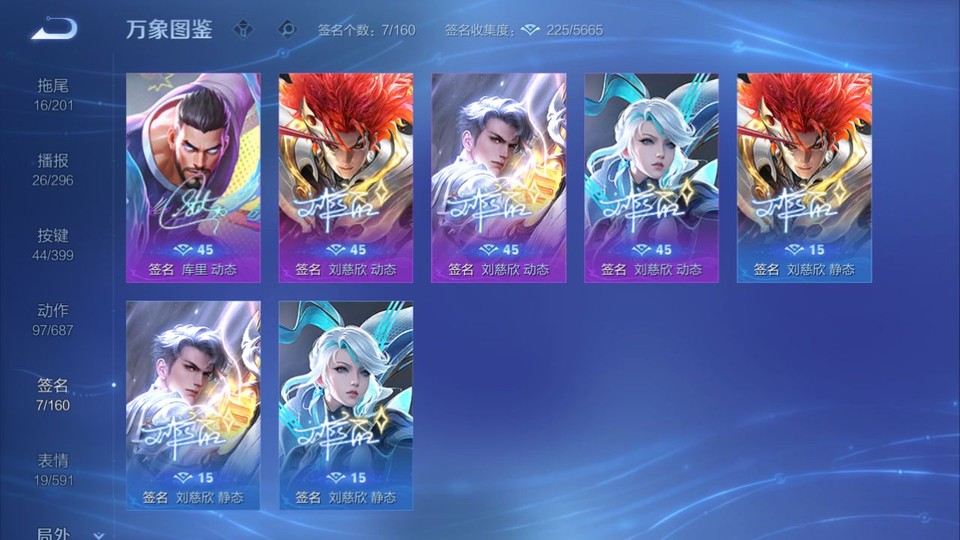Open the red-haired 刘慈欣 动态 signature card
This screenshot has width=960, height=540.
coord(346,177)
